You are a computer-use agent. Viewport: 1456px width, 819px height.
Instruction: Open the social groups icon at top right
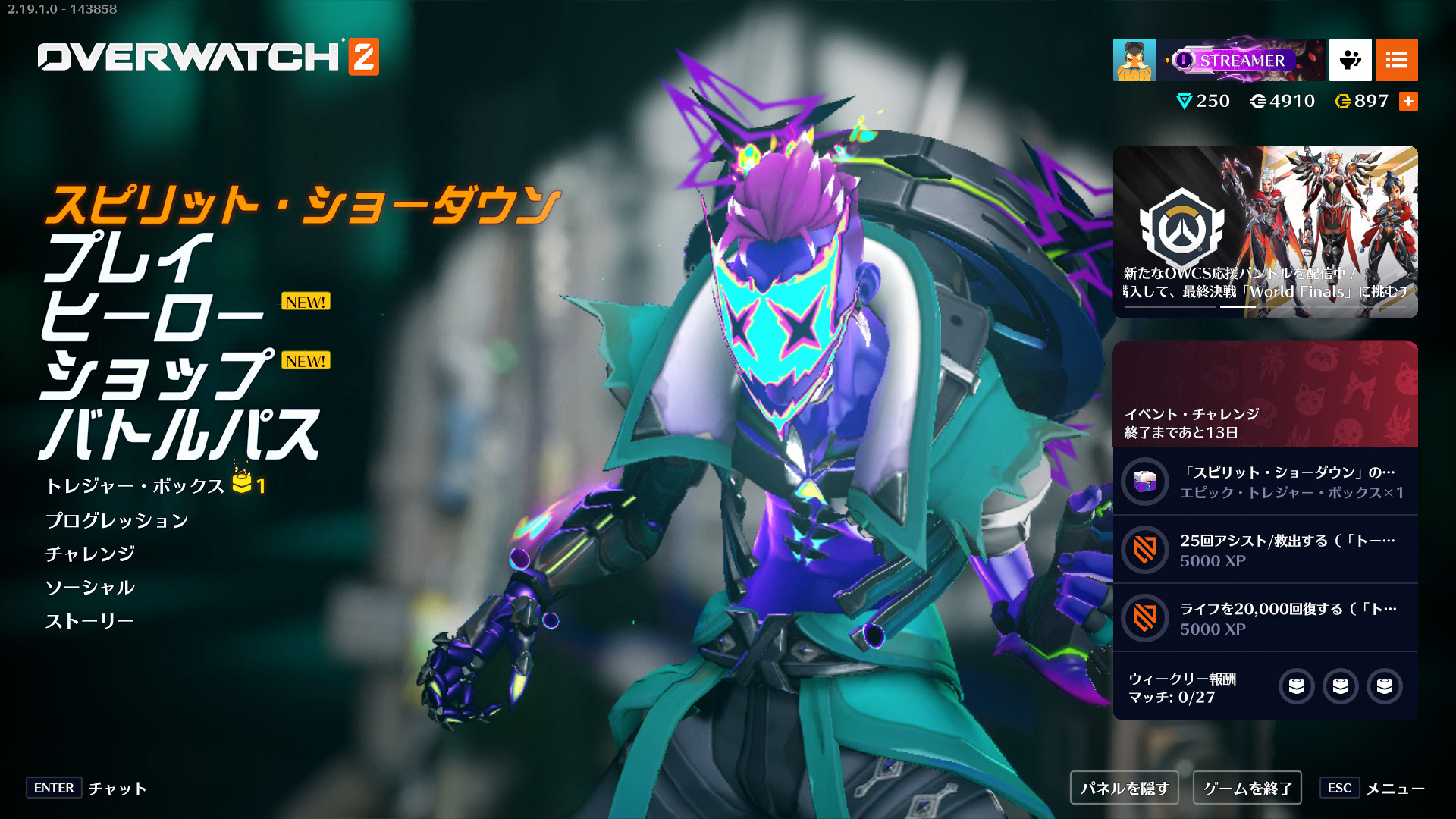(1349, 59)
